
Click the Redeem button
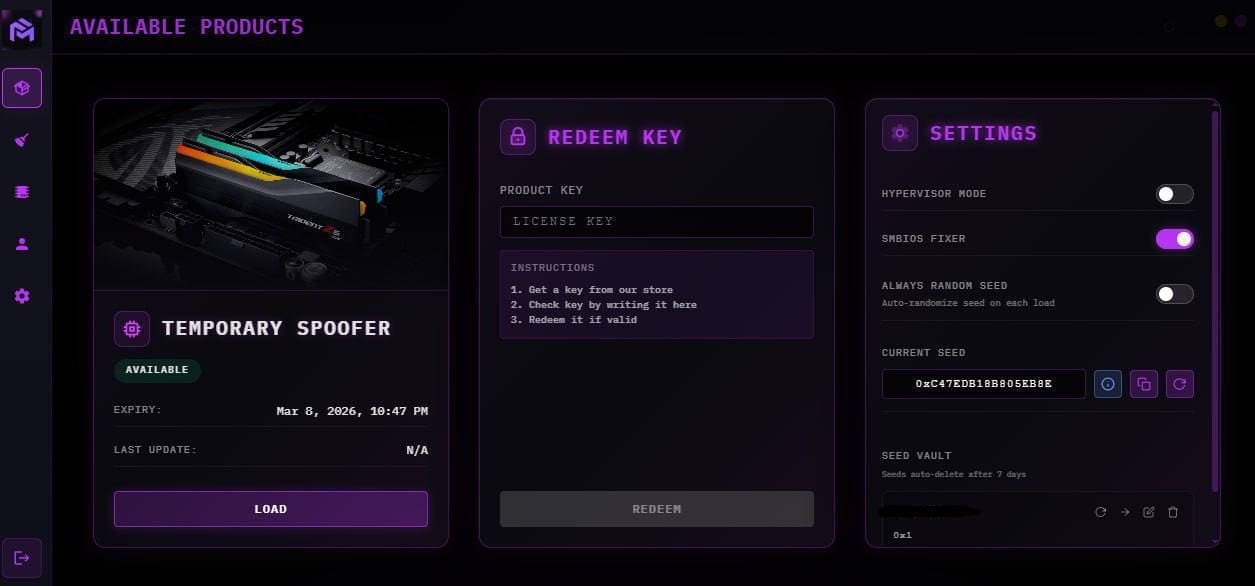click(656, 509)
